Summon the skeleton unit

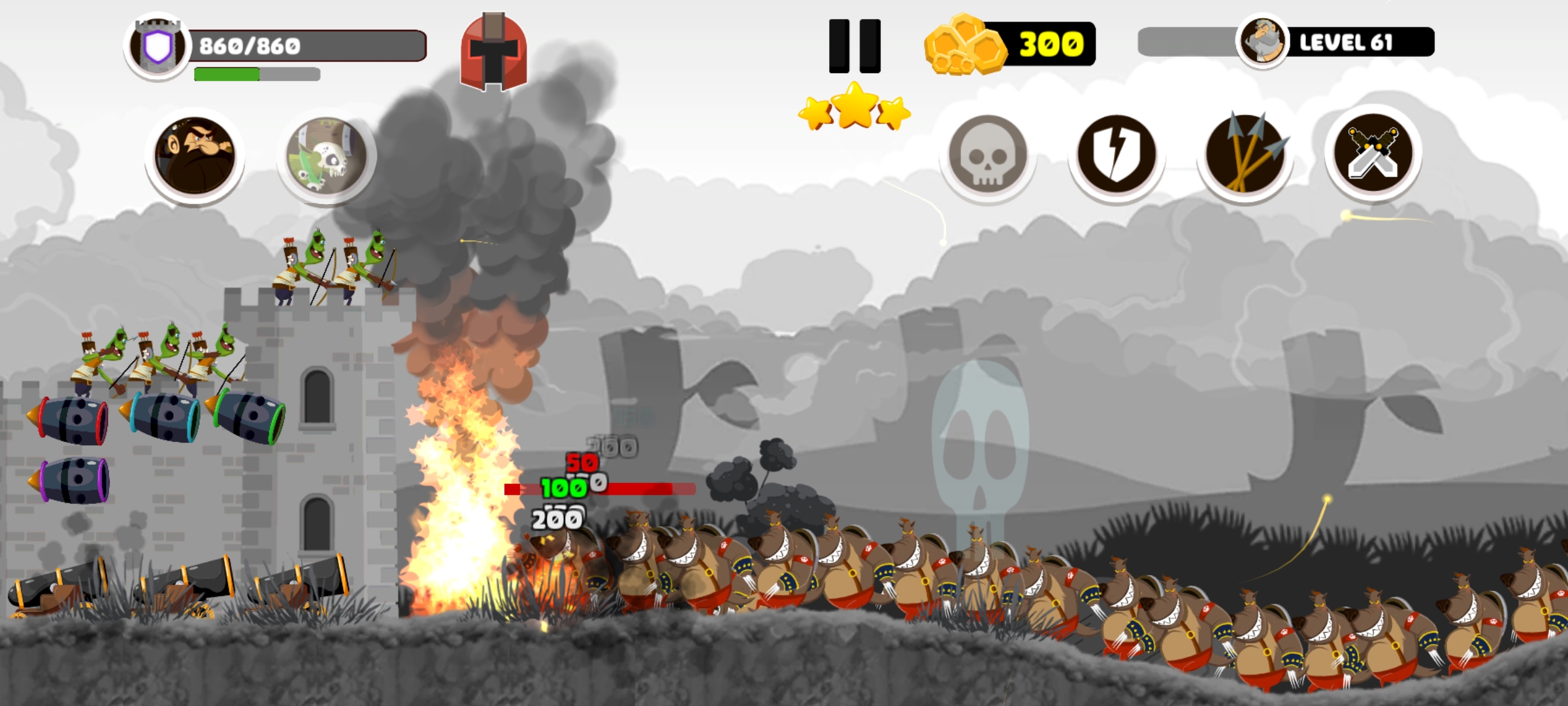pos(326,156)
